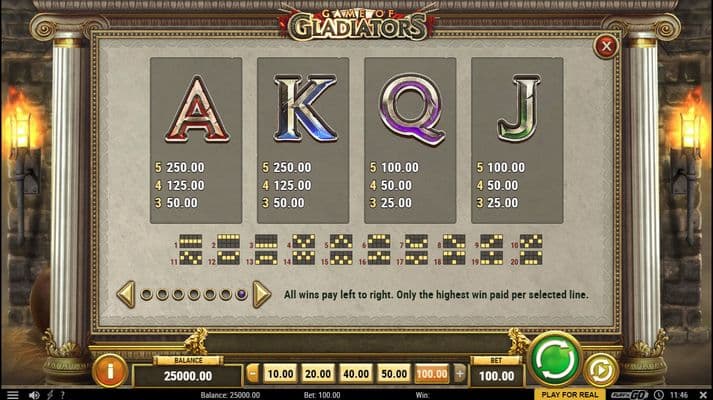Open the orange info button
Screen dimensions: 713x400
(x=109, y=371)
